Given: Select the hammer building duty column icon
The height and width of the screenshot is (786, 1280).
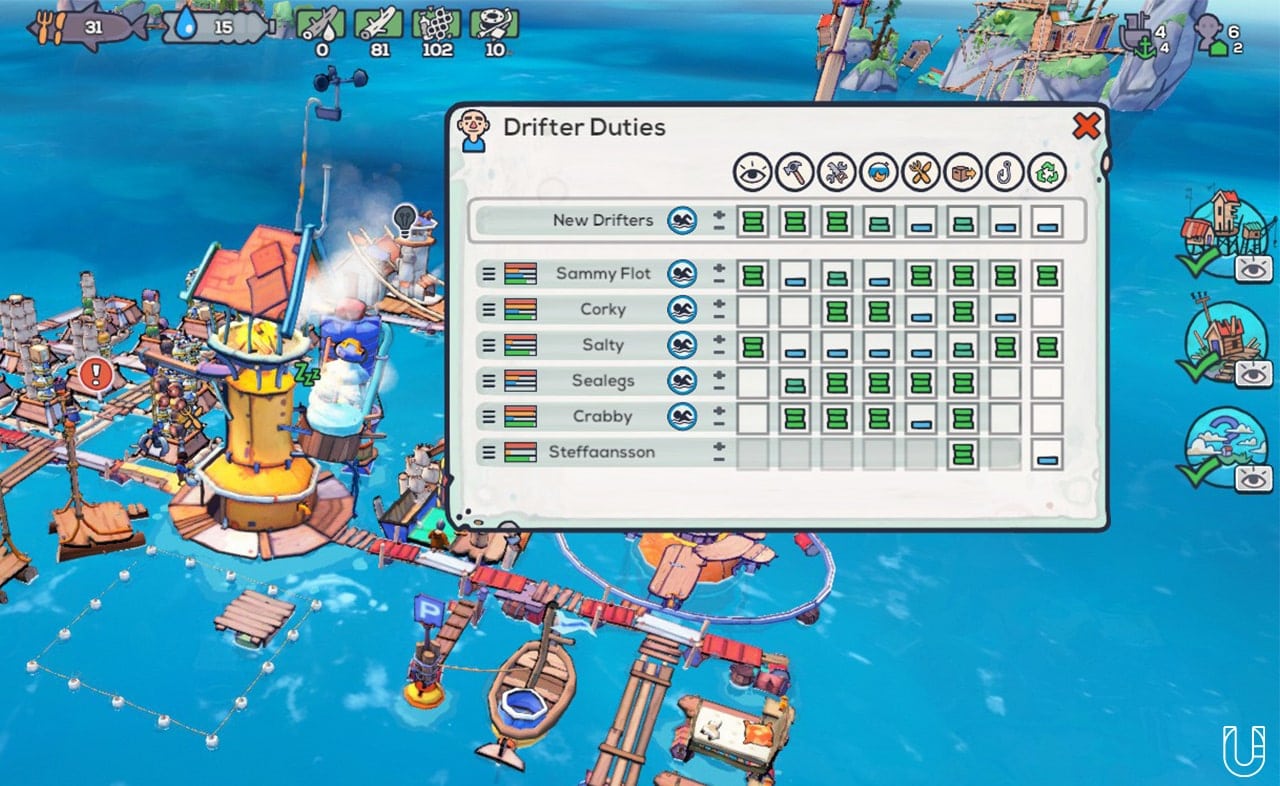Looking at the screenshot, I should tap(792, 171).
